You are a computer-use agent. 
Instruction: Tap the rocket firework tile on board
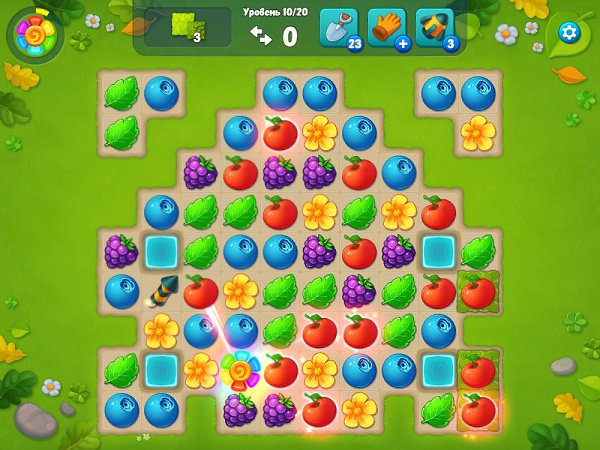click(x=160, y=291)
